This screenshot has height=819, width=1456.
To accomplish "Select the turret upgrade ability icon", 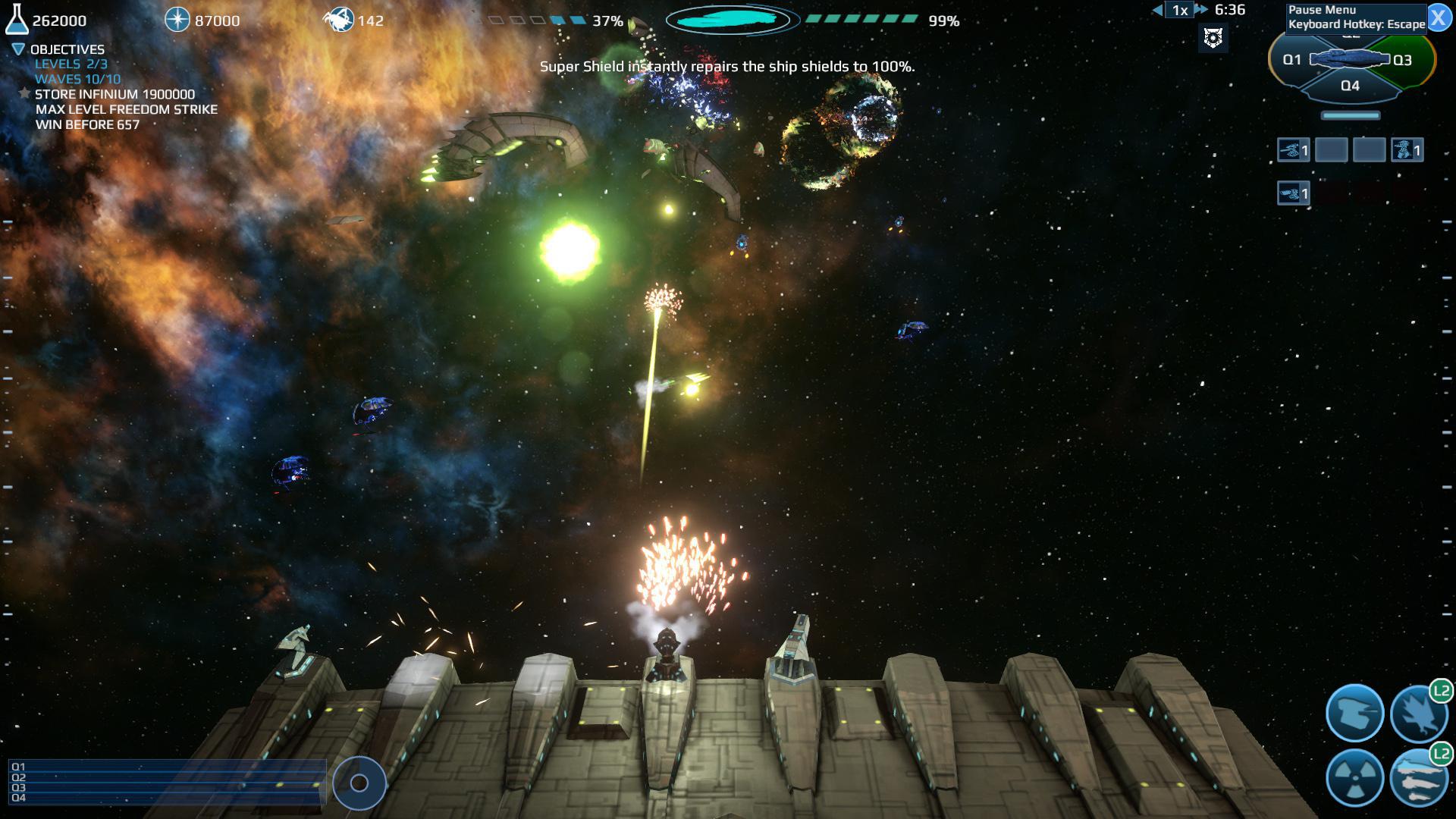I will pyautogui.click(x=1355, y=712).
